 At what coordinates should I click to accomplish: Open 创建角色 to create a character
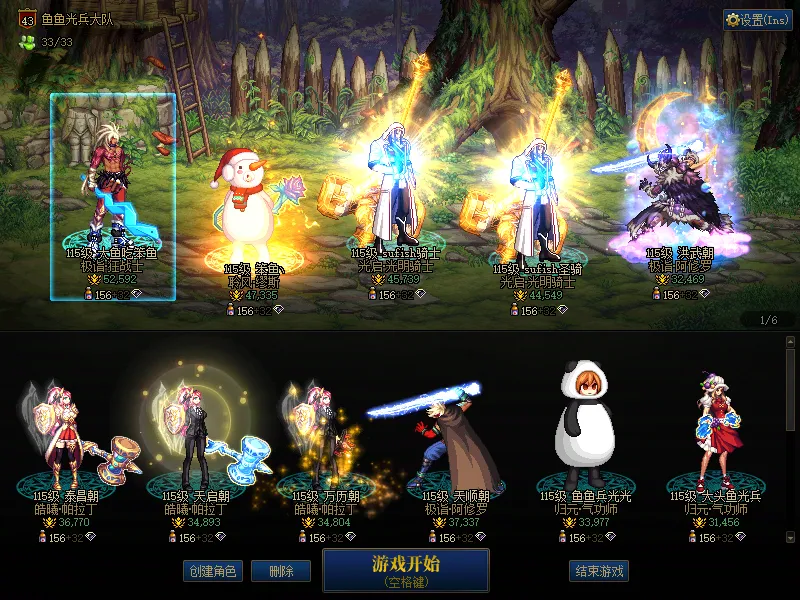click(212, 571)
